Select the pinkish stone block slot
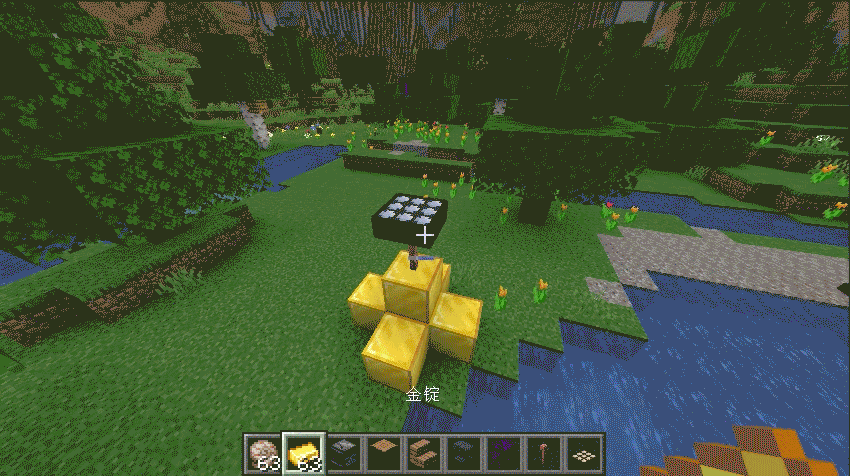Image resolution: width=850 pixels, height=476 pixels. click(263, 453)
